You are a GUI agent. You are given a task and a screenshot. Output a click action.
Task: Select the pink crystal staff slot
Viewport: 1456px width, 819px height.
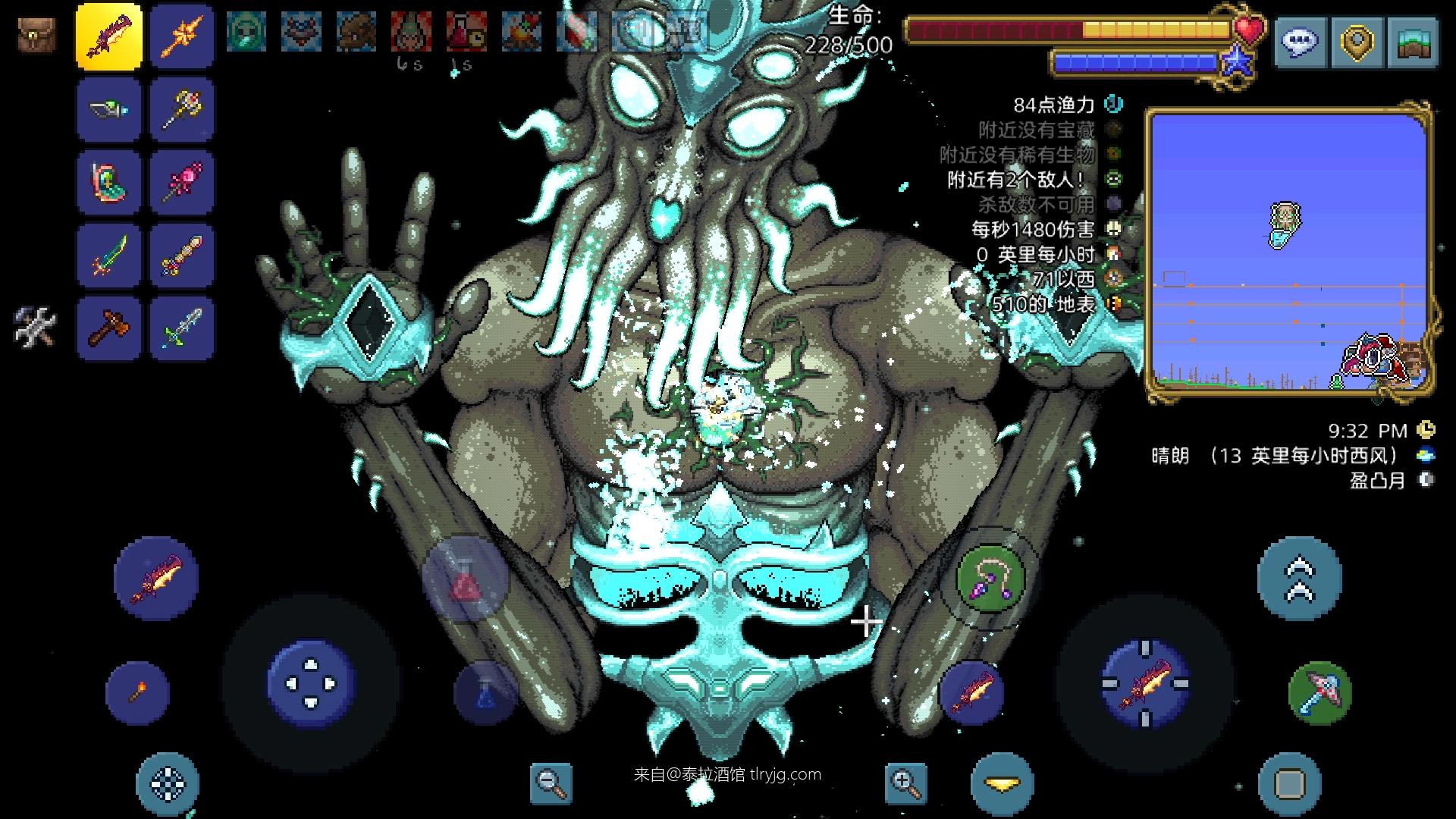[182, 182]
